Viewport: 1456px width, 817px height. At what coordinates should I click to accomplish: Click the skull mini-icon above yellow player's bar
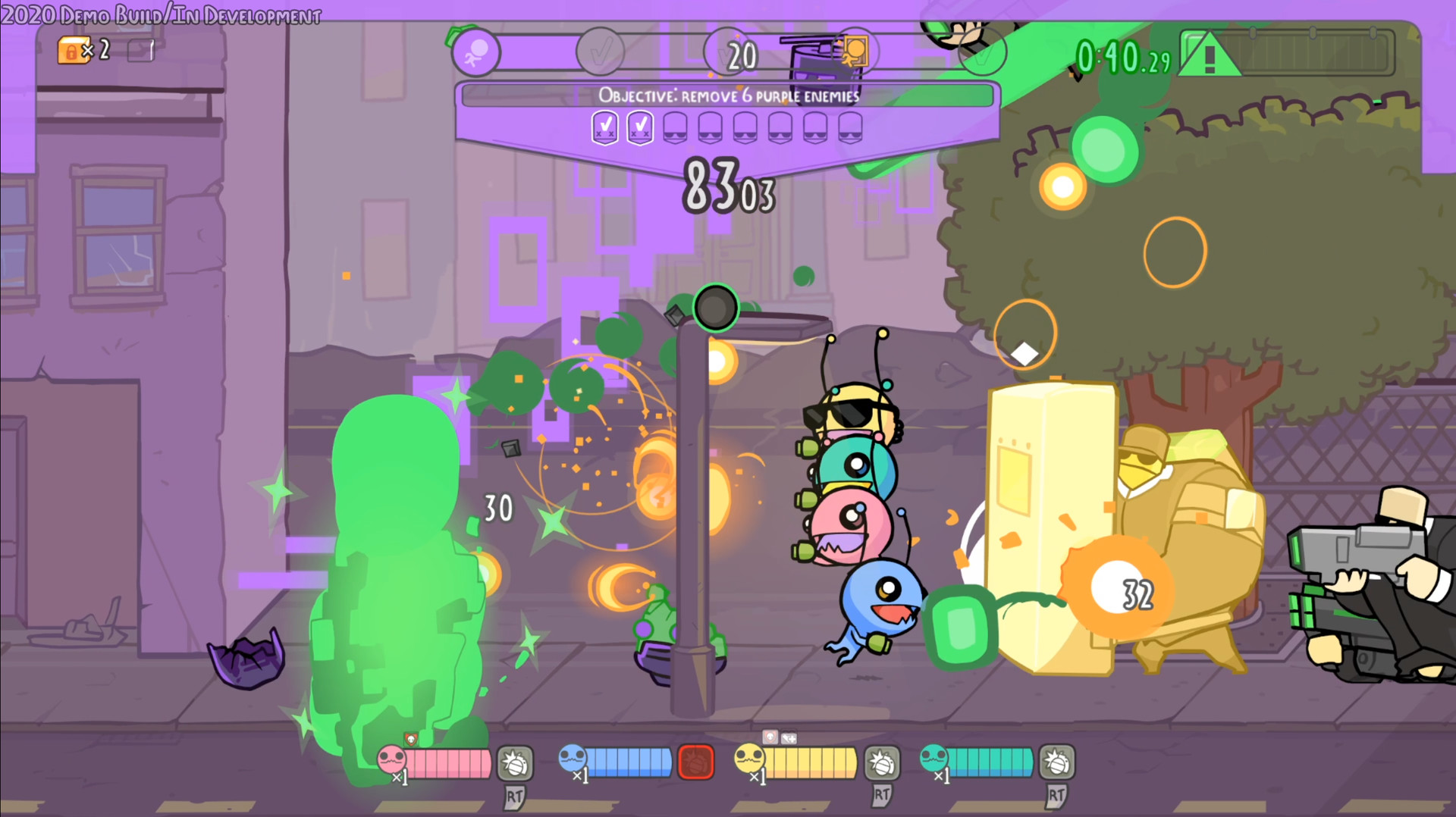point(769,735)
